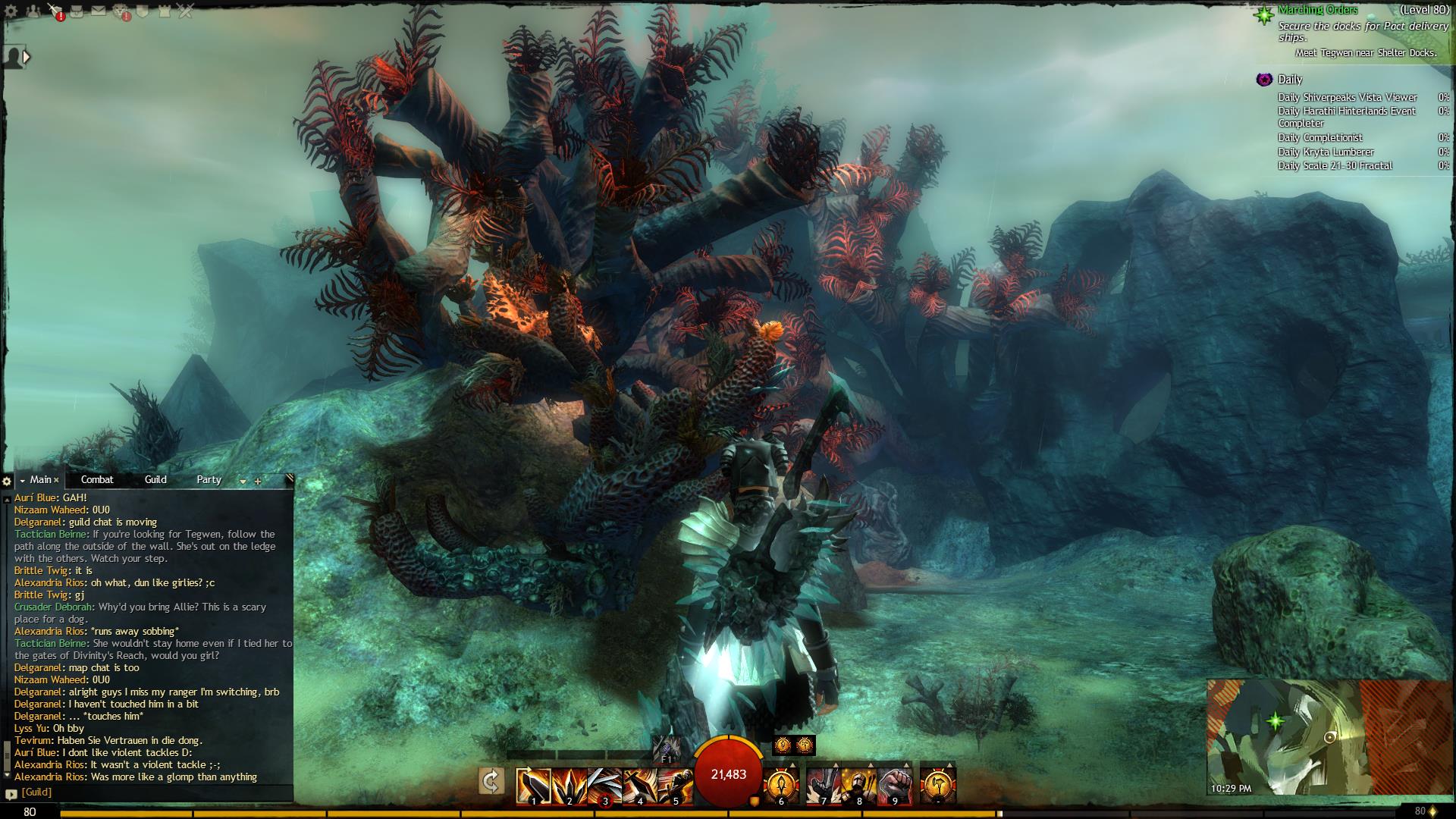
Task: Open the crossed swords PvP icon
Action: click(186, 11)
